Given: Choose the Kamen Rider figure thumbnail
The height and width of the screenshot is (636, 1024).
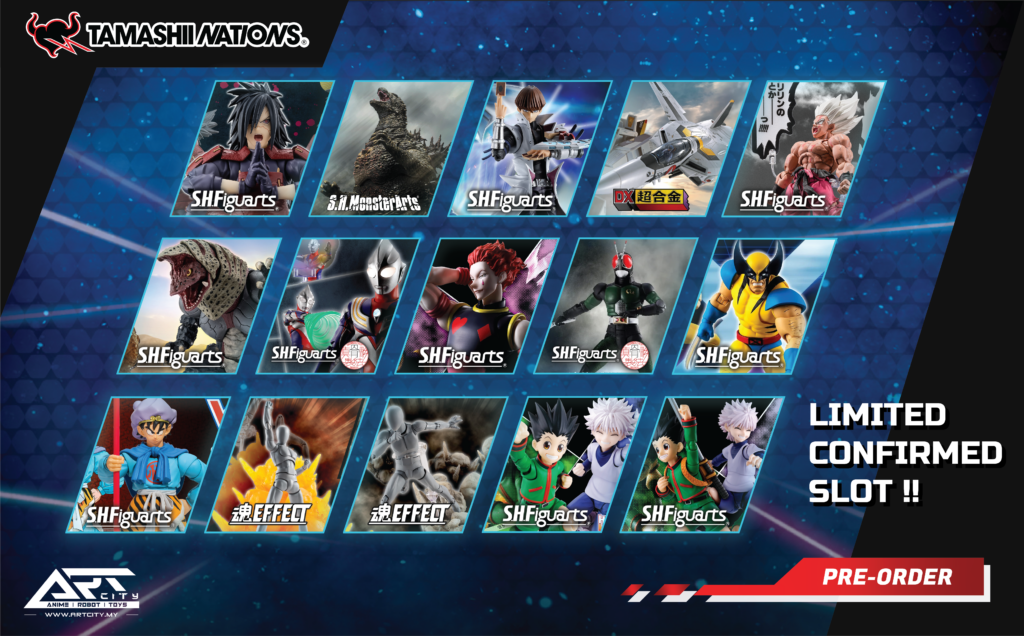Looking at the screenshot, I should point(617,306).
